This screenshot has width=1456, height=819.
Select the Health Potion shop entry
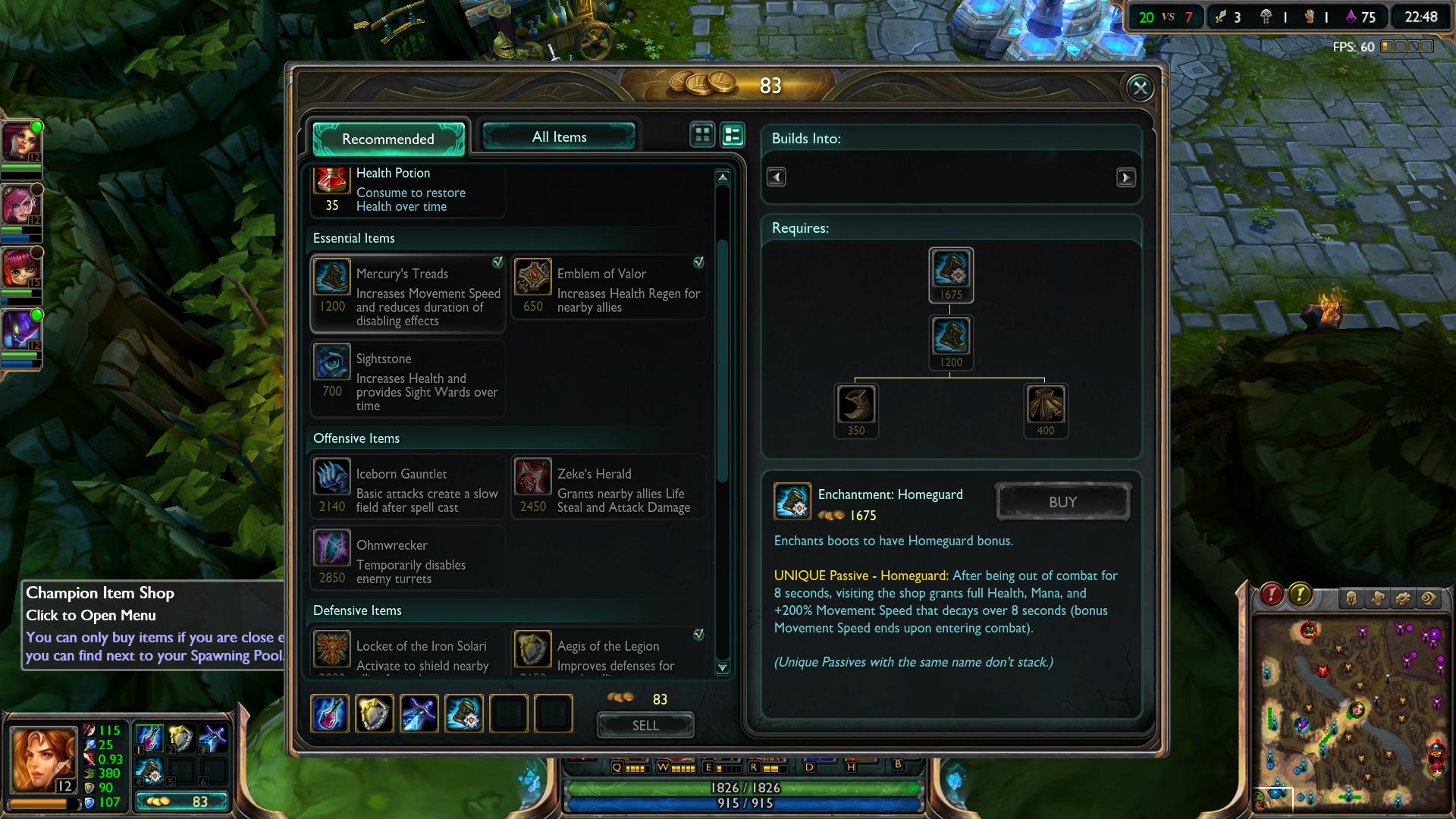click(408, 190)
